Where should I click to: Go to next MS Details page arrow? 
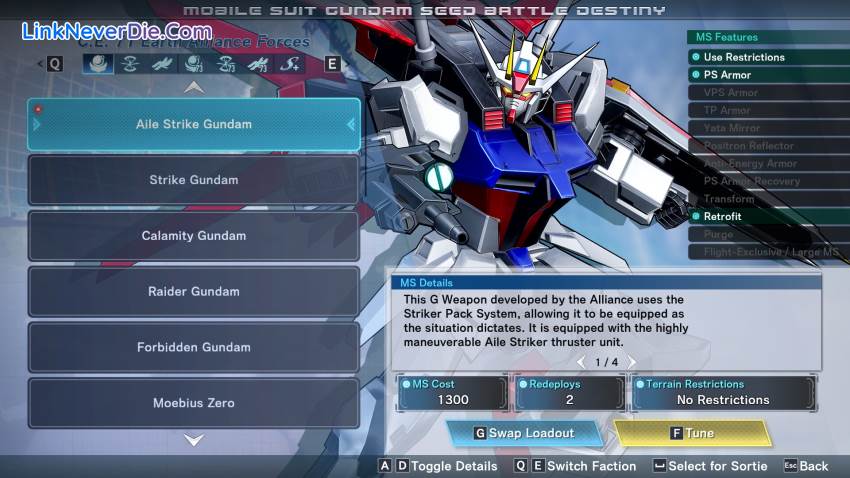click(x=631, y=362)
